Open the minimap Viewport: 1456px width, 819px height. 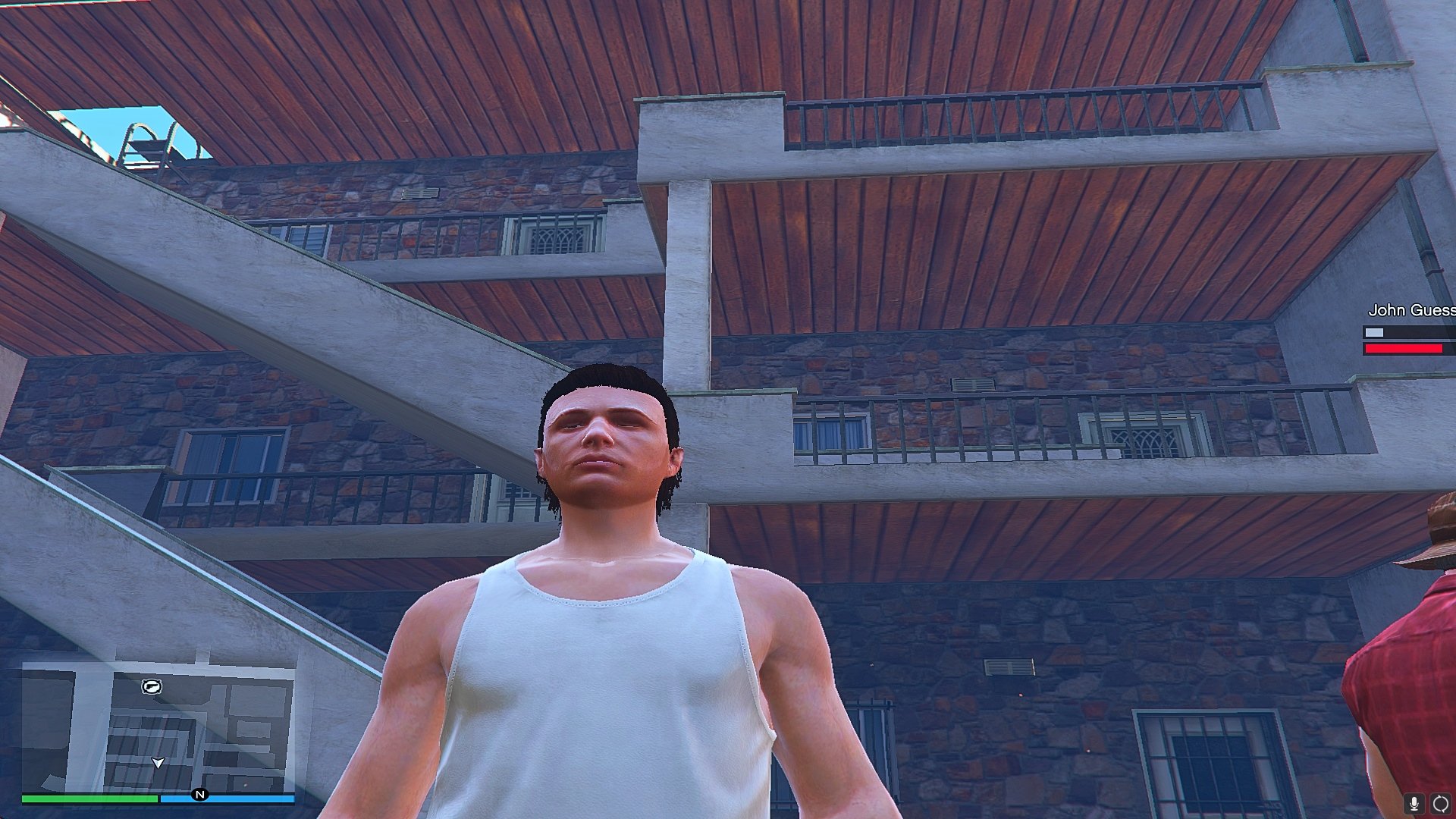tap(158, 726)
